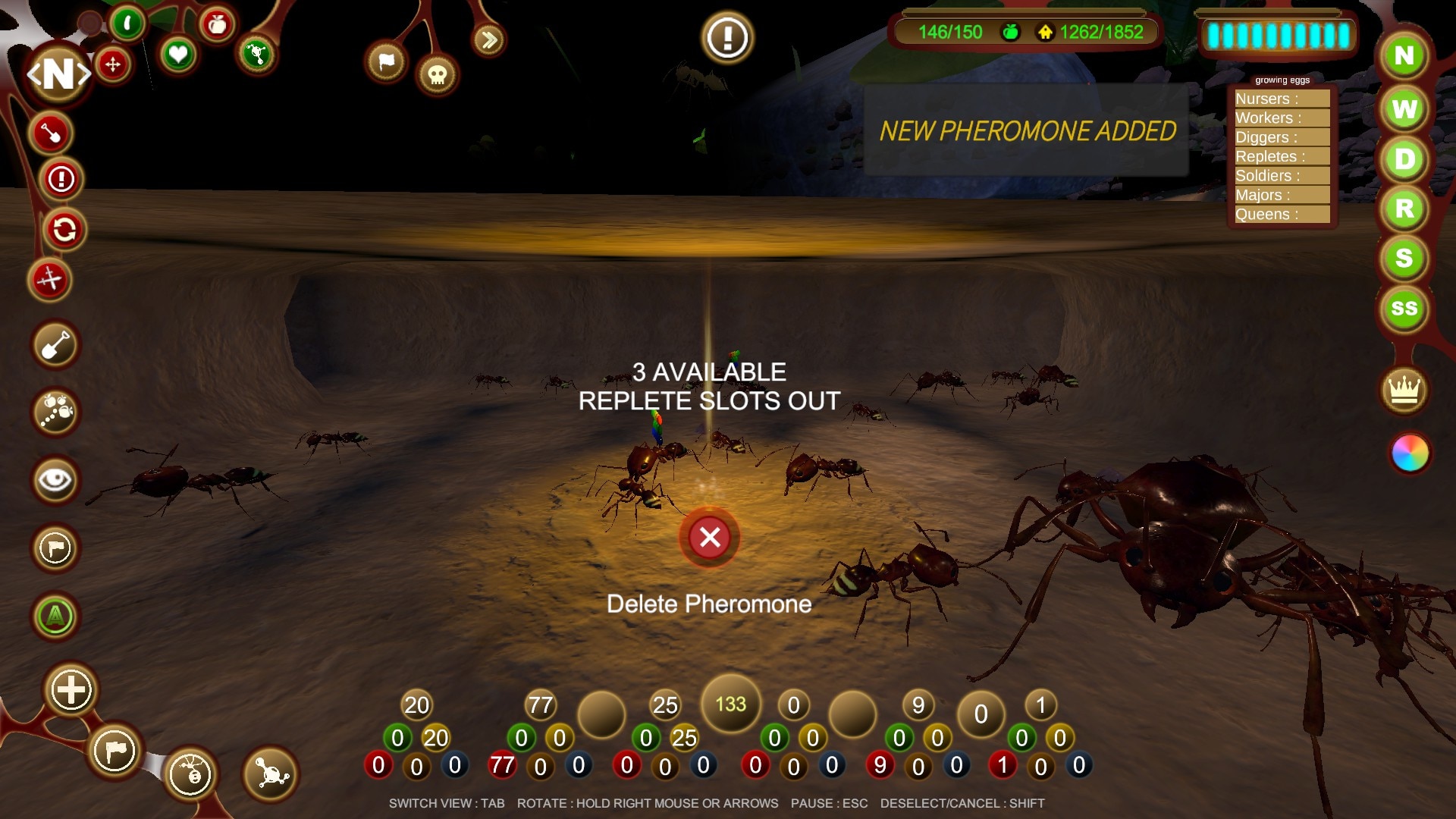Click the compass N direction button
This screenshot has height=819, width=1456.
click(59, 74)
